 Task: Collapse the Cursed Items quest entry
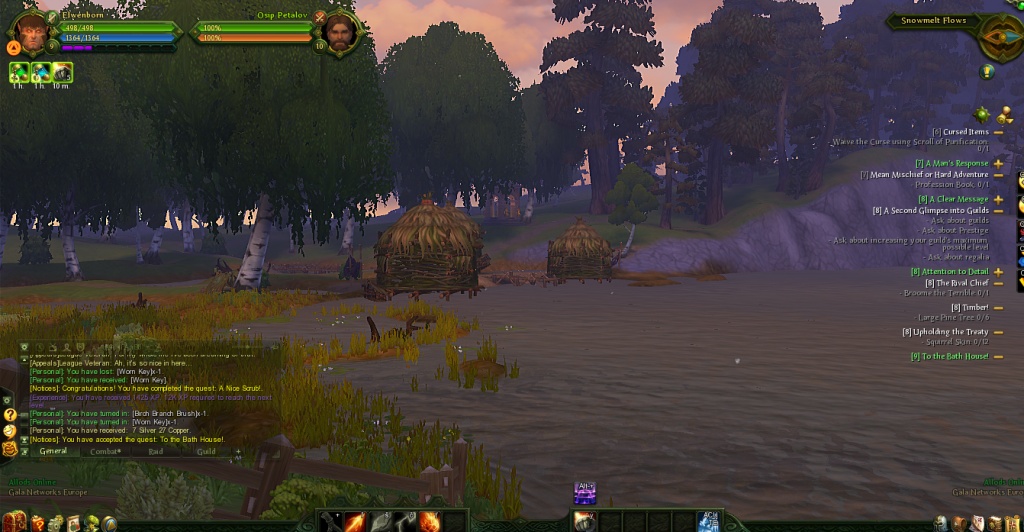[998, 132]
